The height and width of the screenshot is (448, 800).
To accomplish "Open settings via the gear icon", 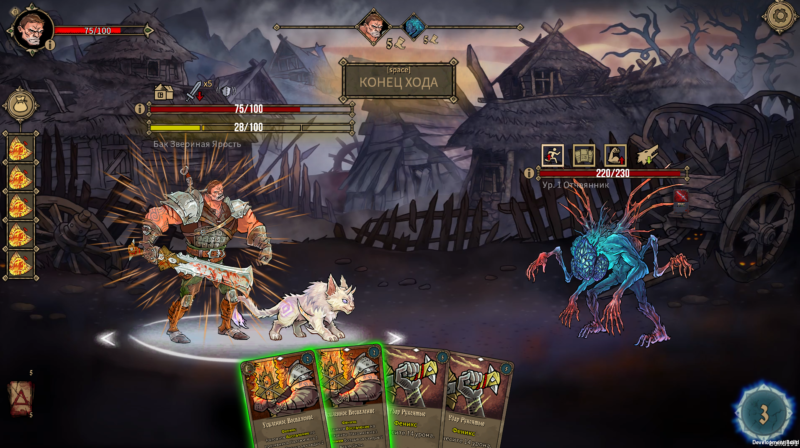I will (x=780, y=16).
